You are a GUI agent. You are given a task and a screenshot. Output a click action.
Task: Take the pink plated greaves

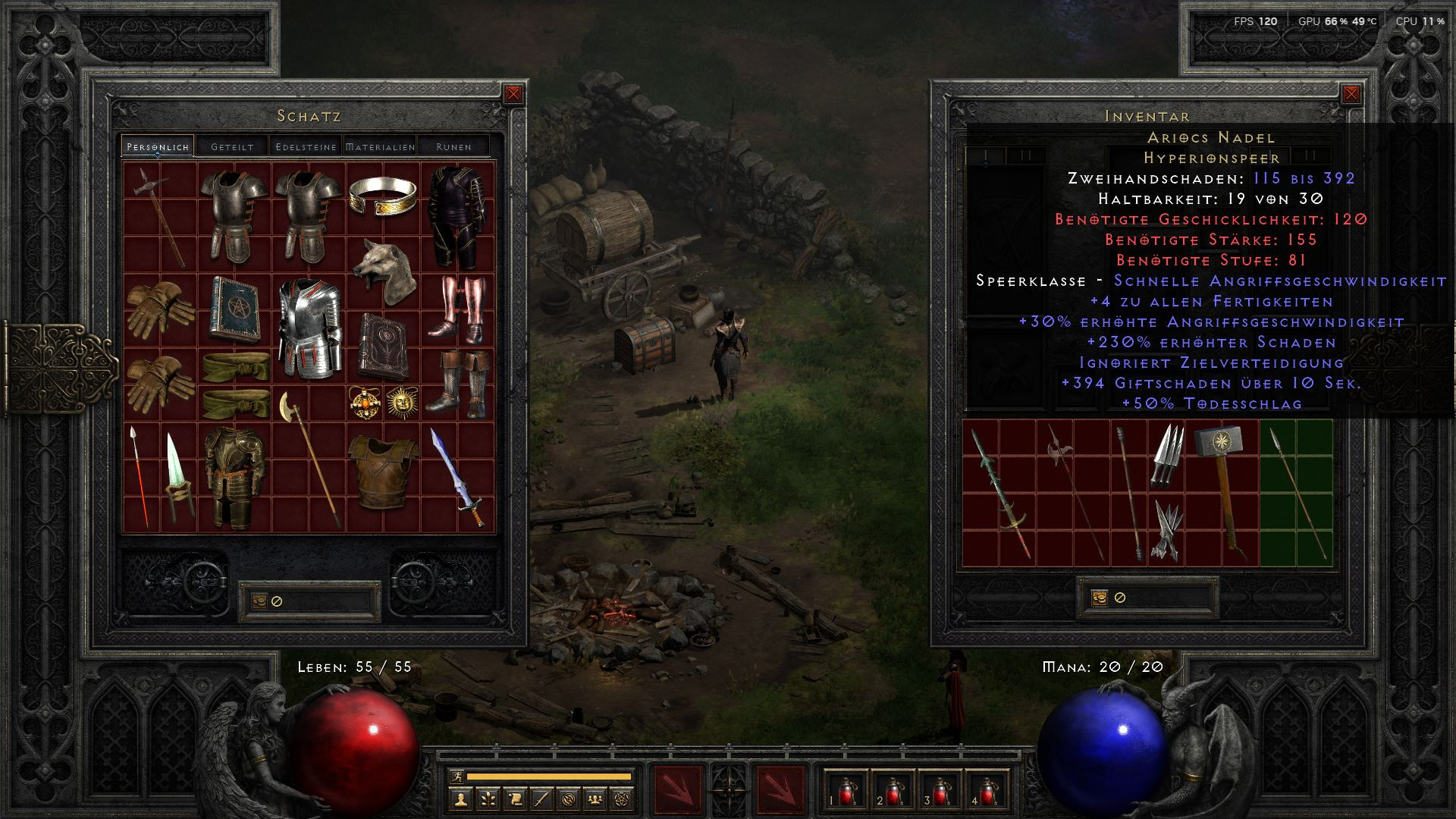pyautogui.click(x=457, y=308)
